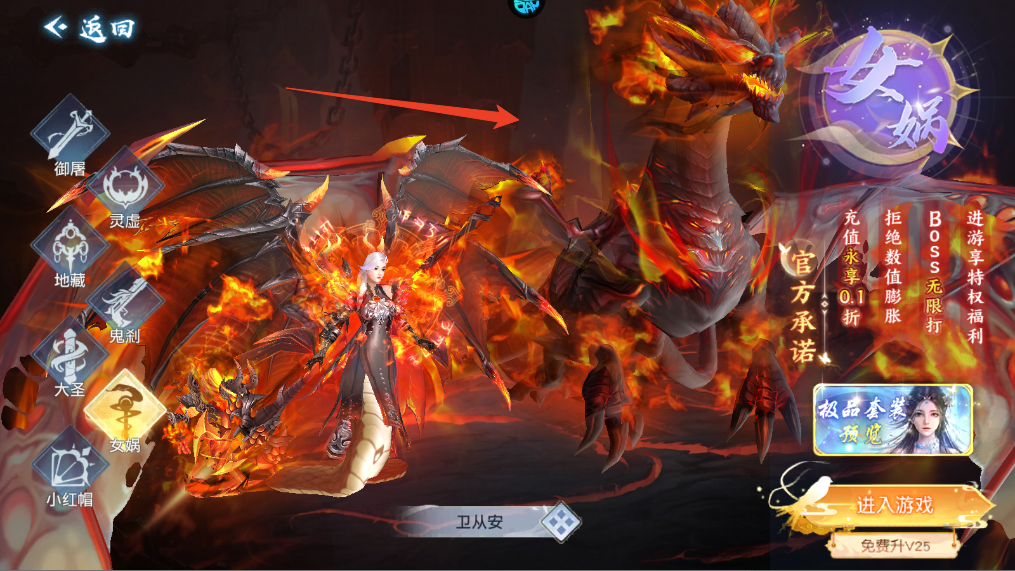Choose the 灵虚 class icon
The image size is (1015, 571).
click(124, 186)
